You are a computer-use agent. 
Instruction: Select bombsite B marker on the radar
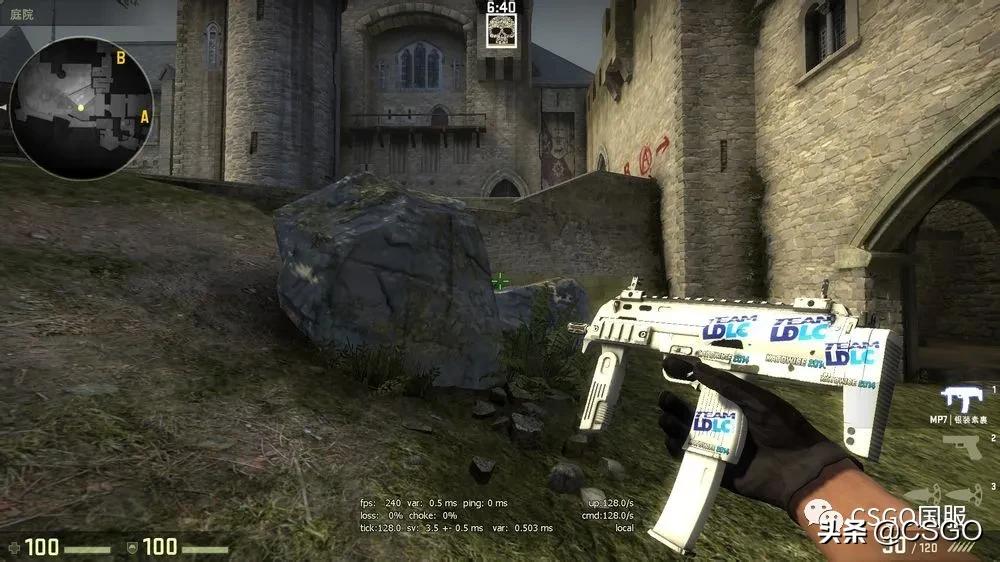(x=120, y=58)
